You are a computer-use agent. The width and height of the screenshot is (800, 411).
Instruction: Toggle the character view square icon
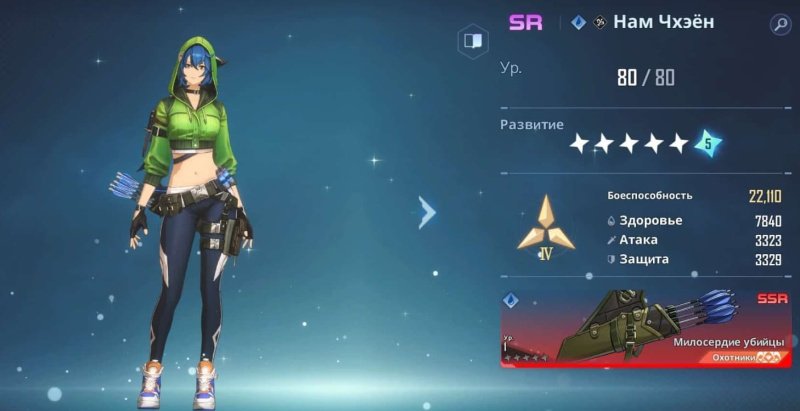[473, 42]
